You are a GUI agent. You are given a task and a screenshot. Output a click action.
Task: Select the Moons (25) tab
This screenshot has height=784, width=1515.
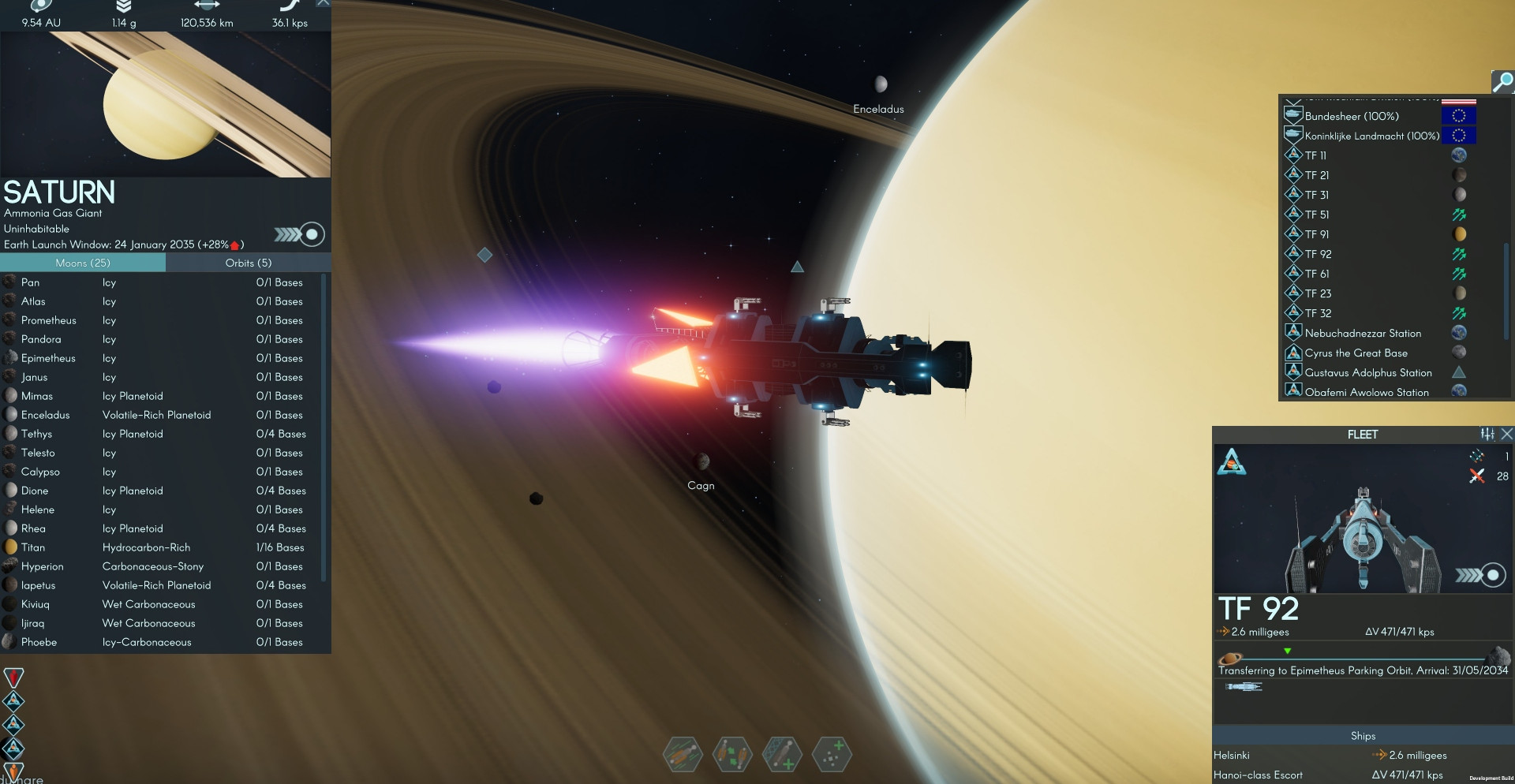[x=83, y=263]
